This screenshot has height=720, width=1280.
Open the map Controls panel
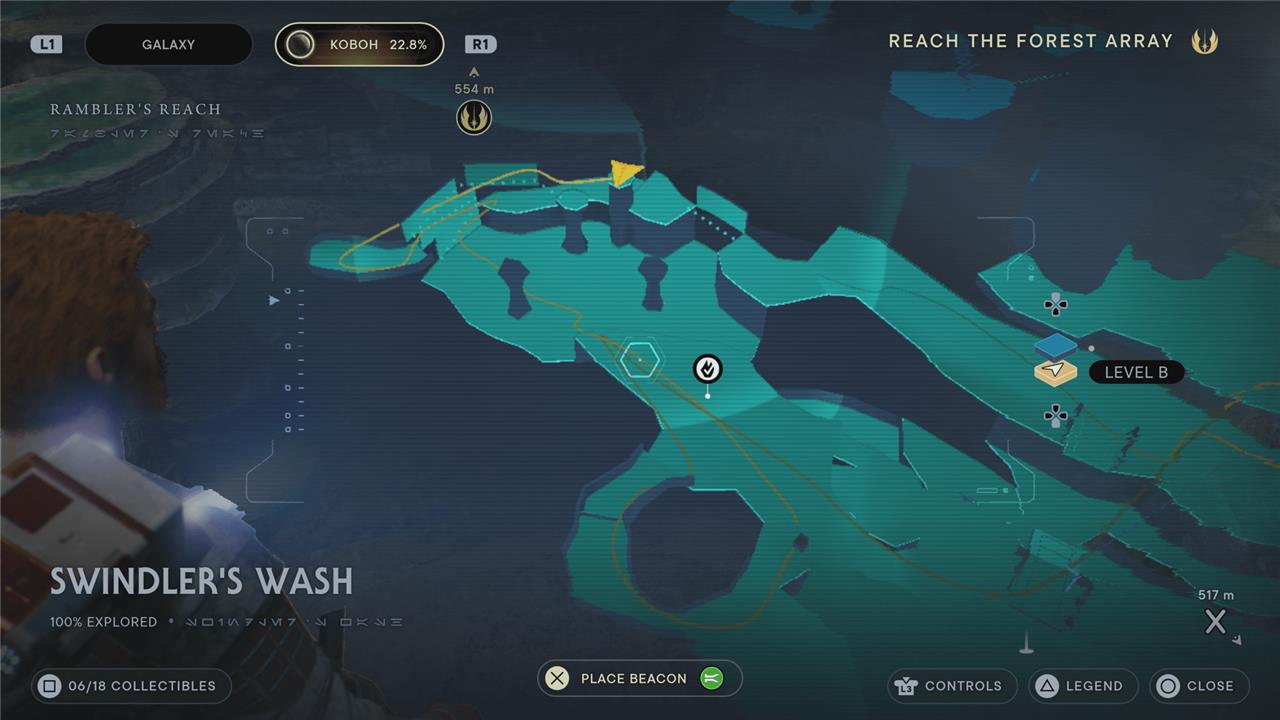[x=952, y=686]
